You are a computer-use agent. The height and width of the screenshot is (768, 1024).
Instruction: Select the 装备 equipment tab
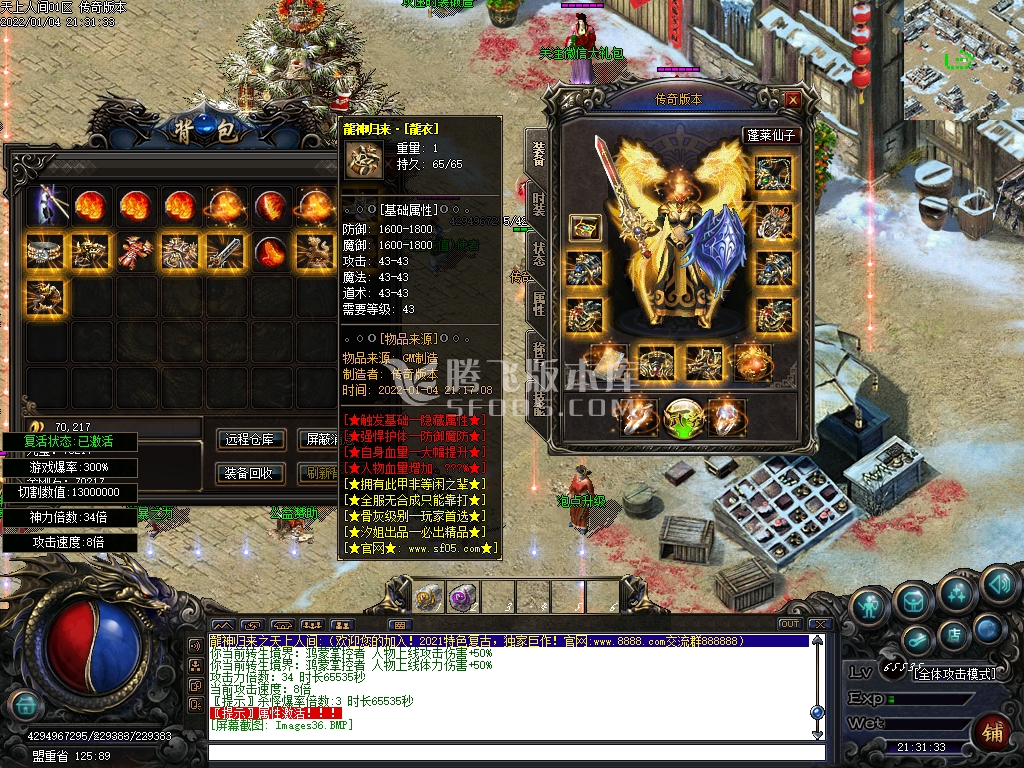(x=538, y=153)
